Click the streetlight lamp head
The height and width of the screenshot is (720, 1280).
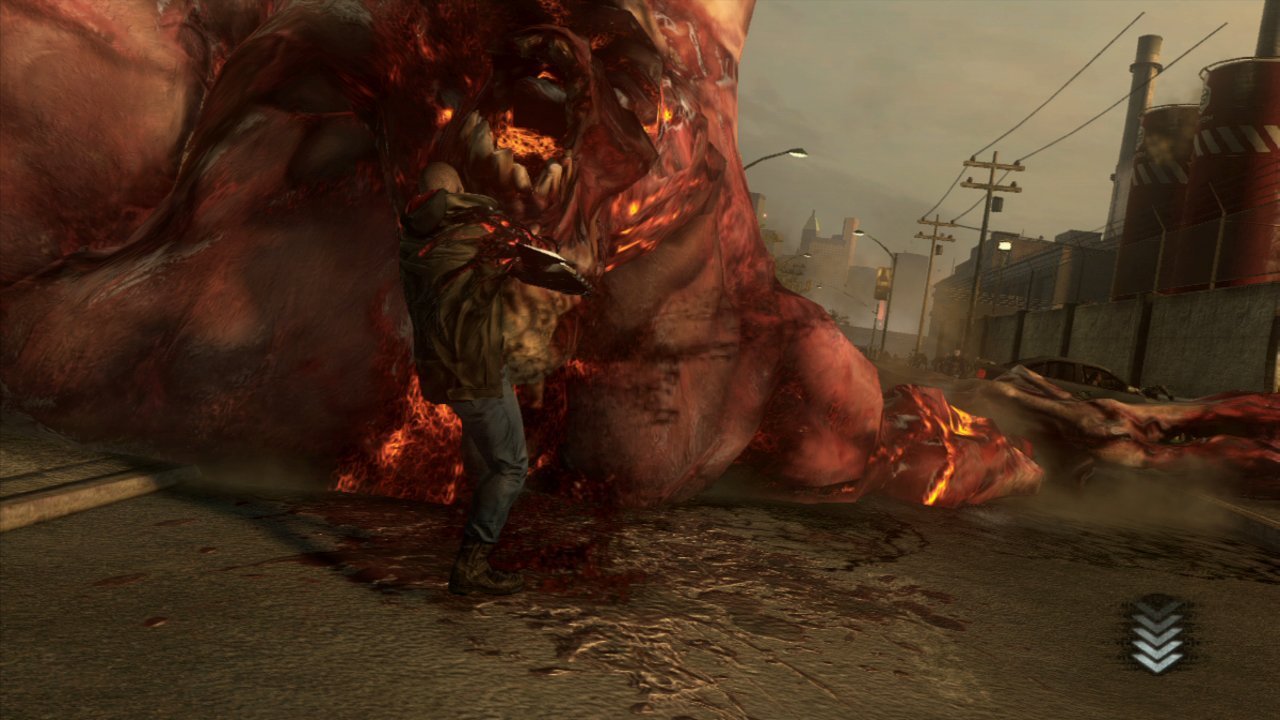(858, 232)
